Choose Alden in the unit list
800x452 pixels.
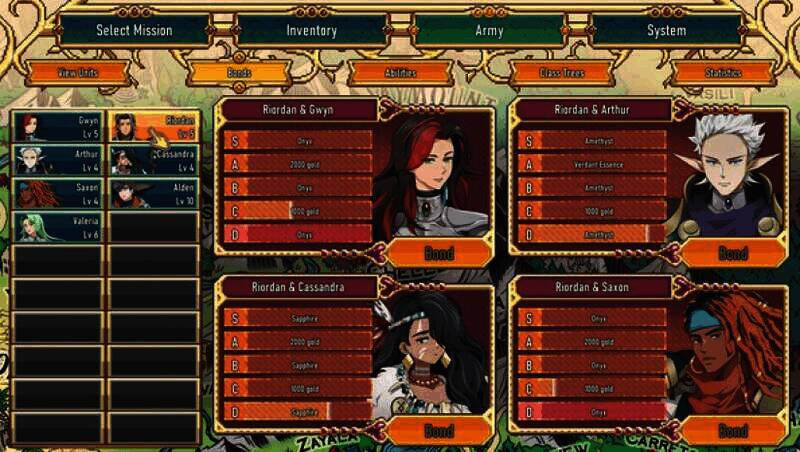(x=154, y=194)
